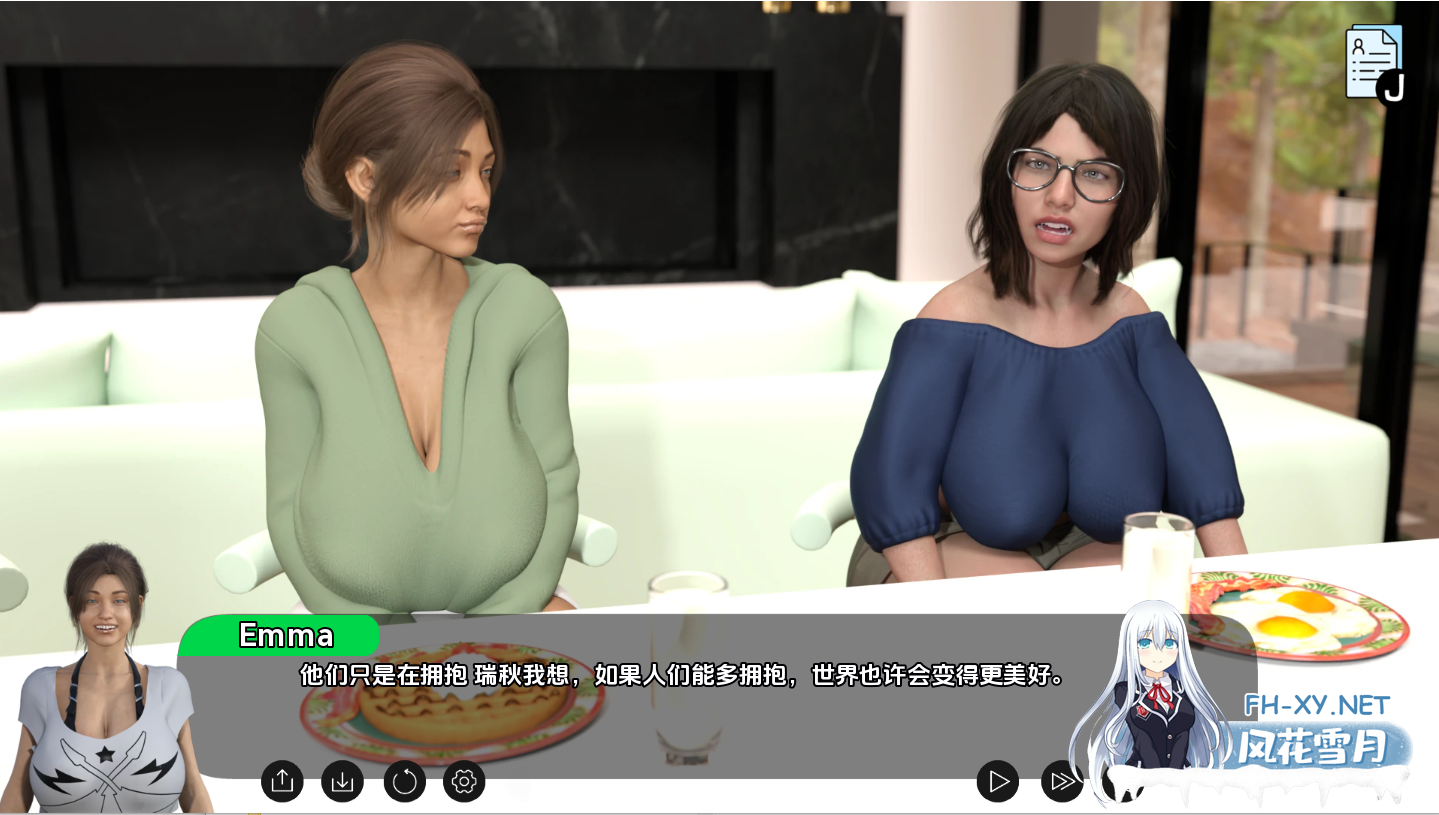Click the rollback circular-arrow icon
This screenshot has width=1439, height=815.
coord(403,783)
